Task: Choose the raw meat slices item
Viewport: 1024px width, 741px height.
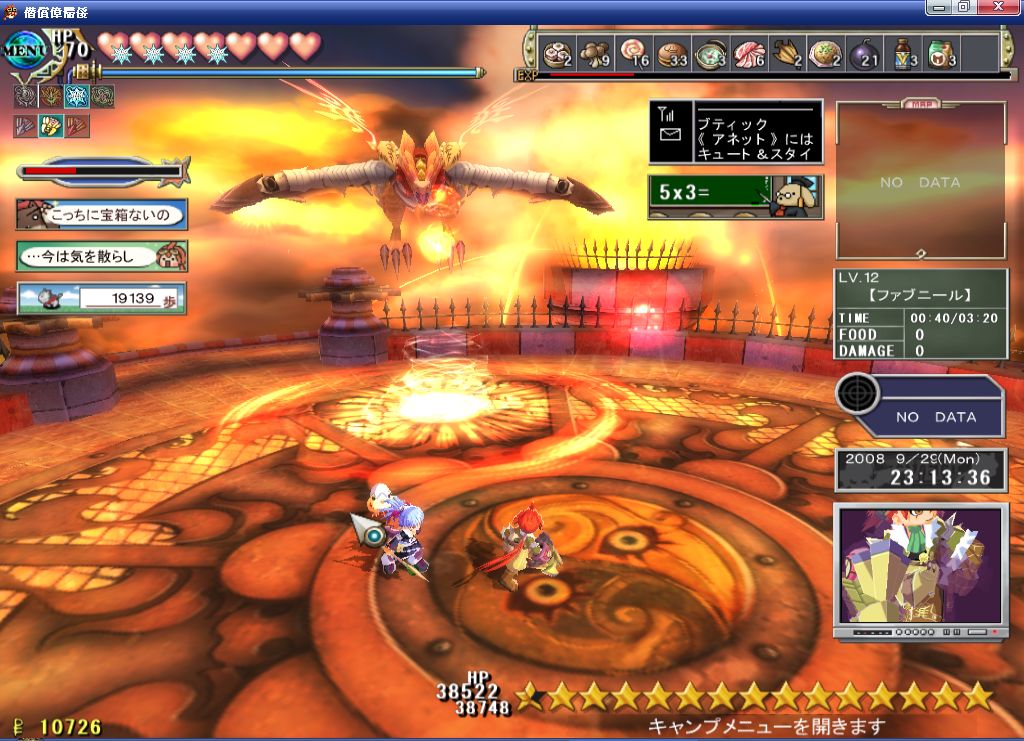Action: click(749, 53)
